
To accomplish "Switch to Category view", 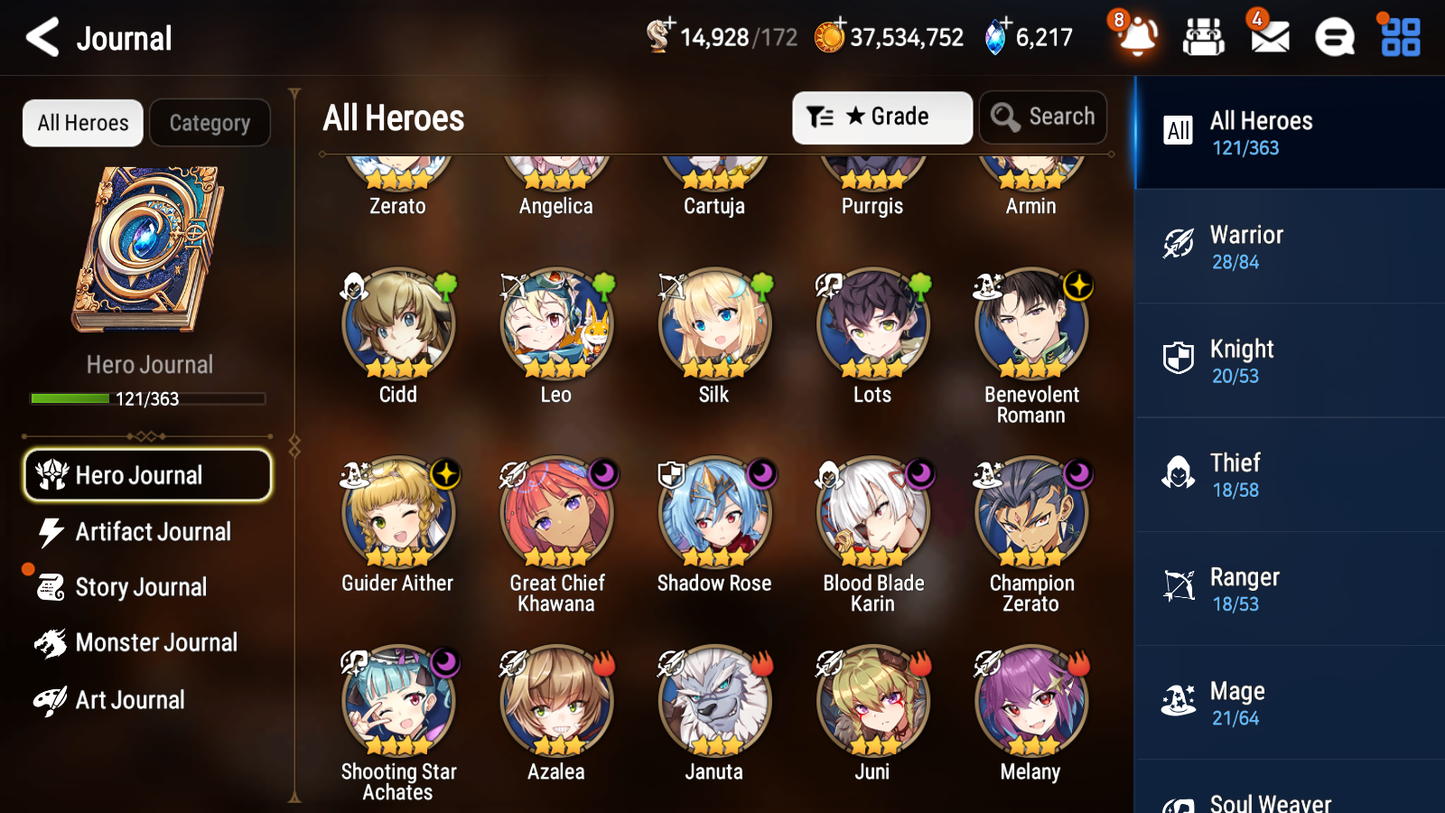I will pyautogui.click(x=210, y=122).
